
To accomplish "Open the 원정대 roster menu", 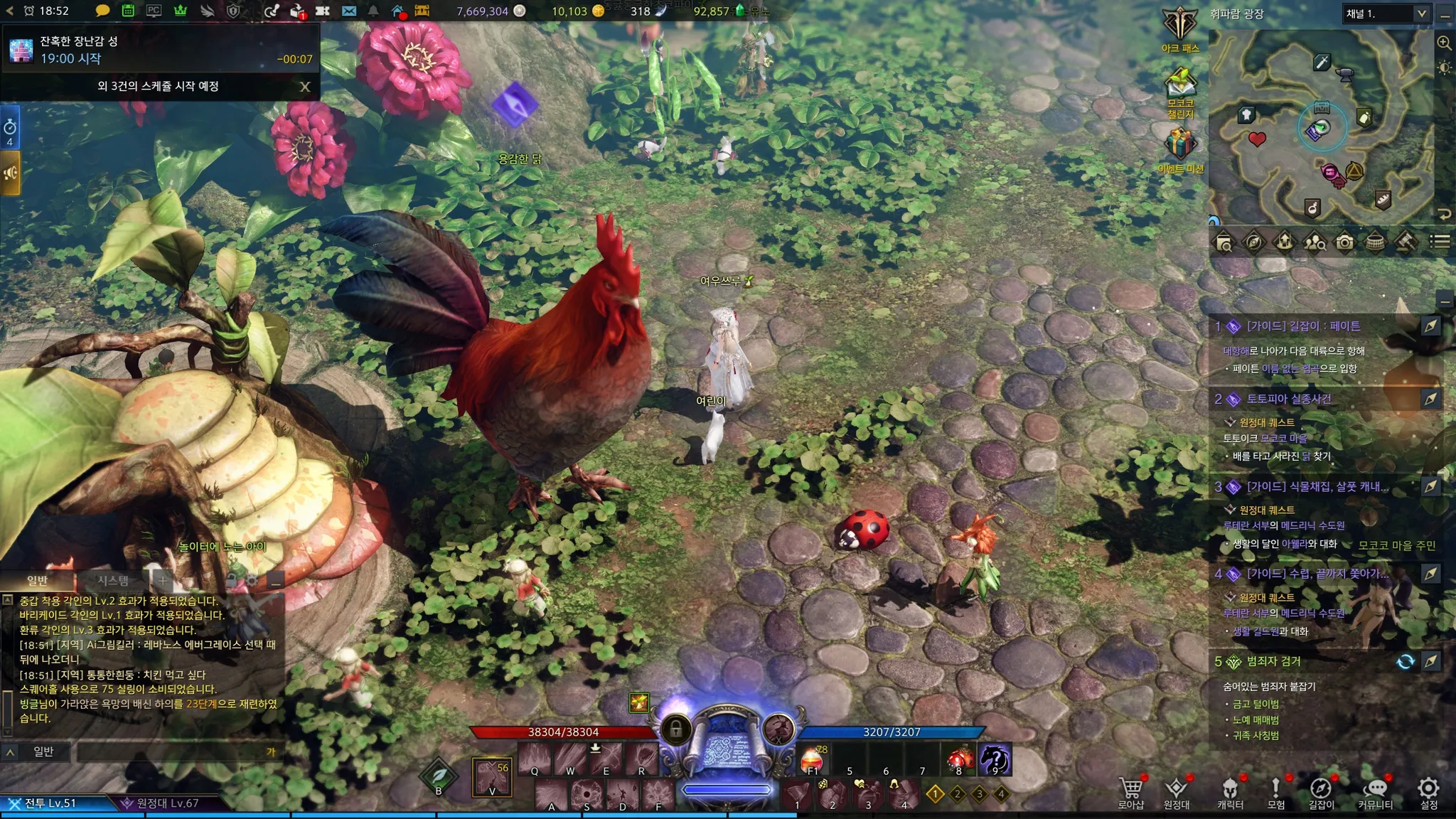I will pyautogui.click(x=1177, y=792).
